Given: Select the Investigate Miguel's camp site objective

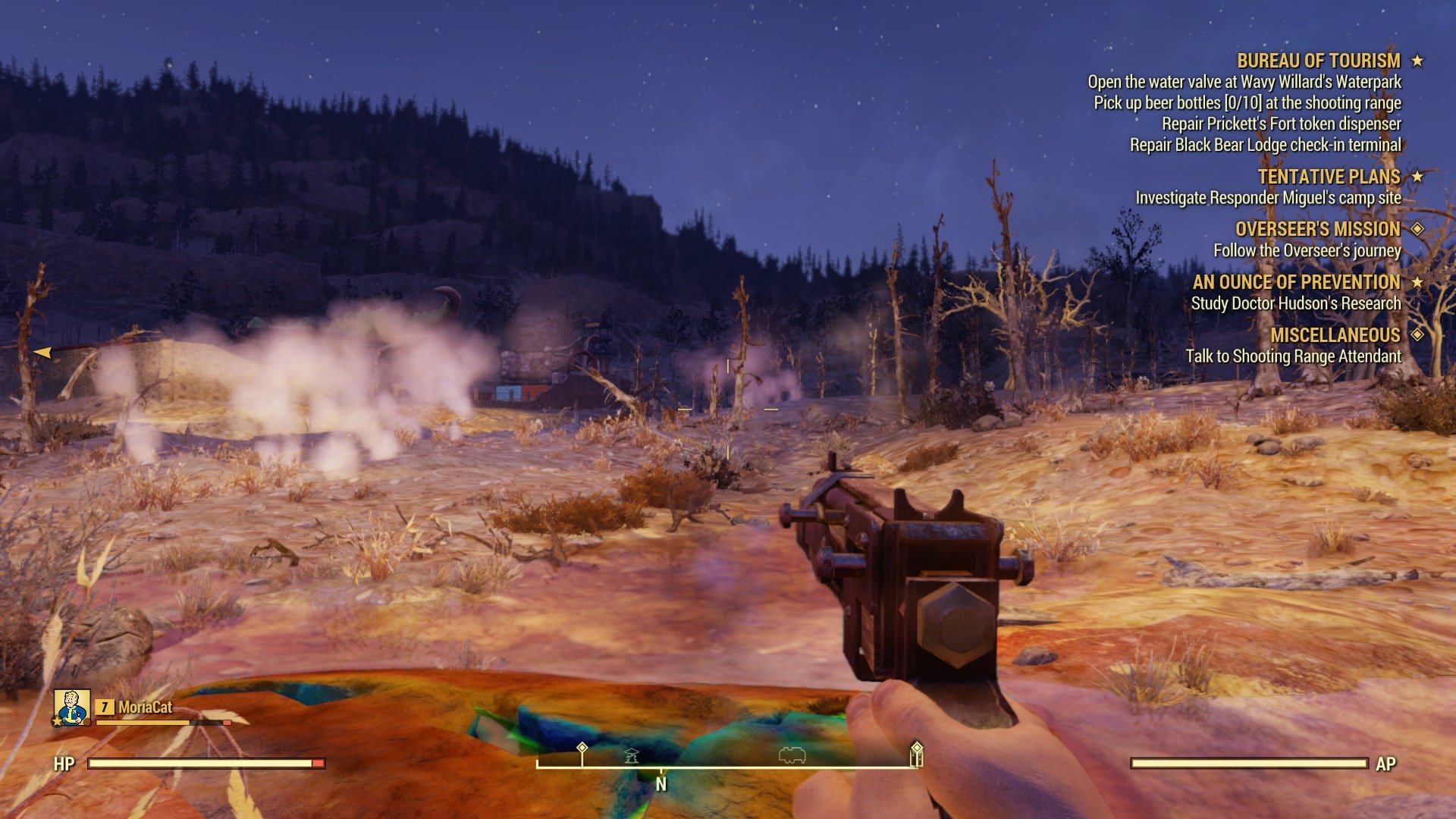Looking at the screenshot, I should click(x=1268, y=198).
